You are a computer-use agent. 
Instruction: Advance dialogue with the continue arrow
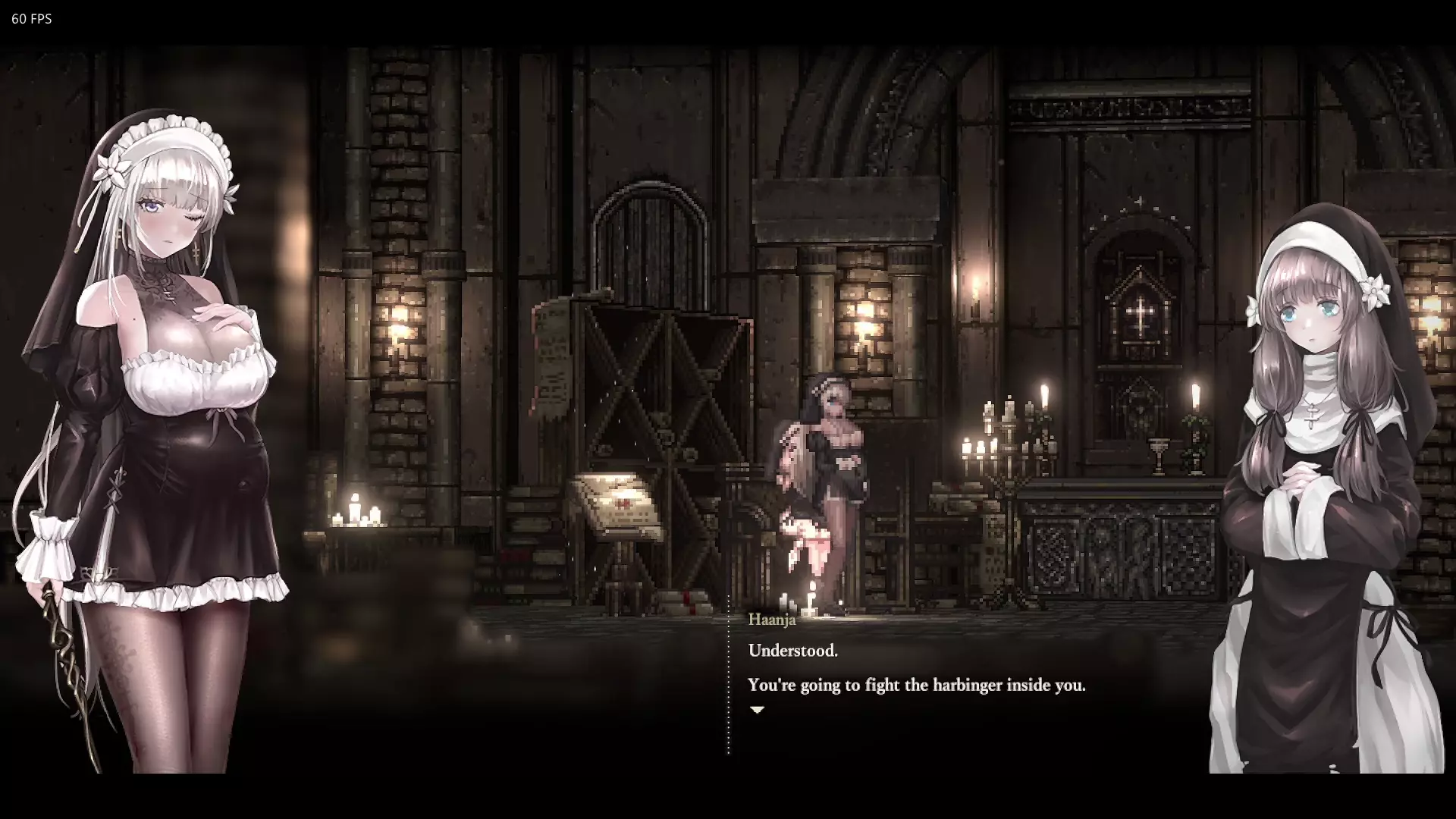click(757, 710)
